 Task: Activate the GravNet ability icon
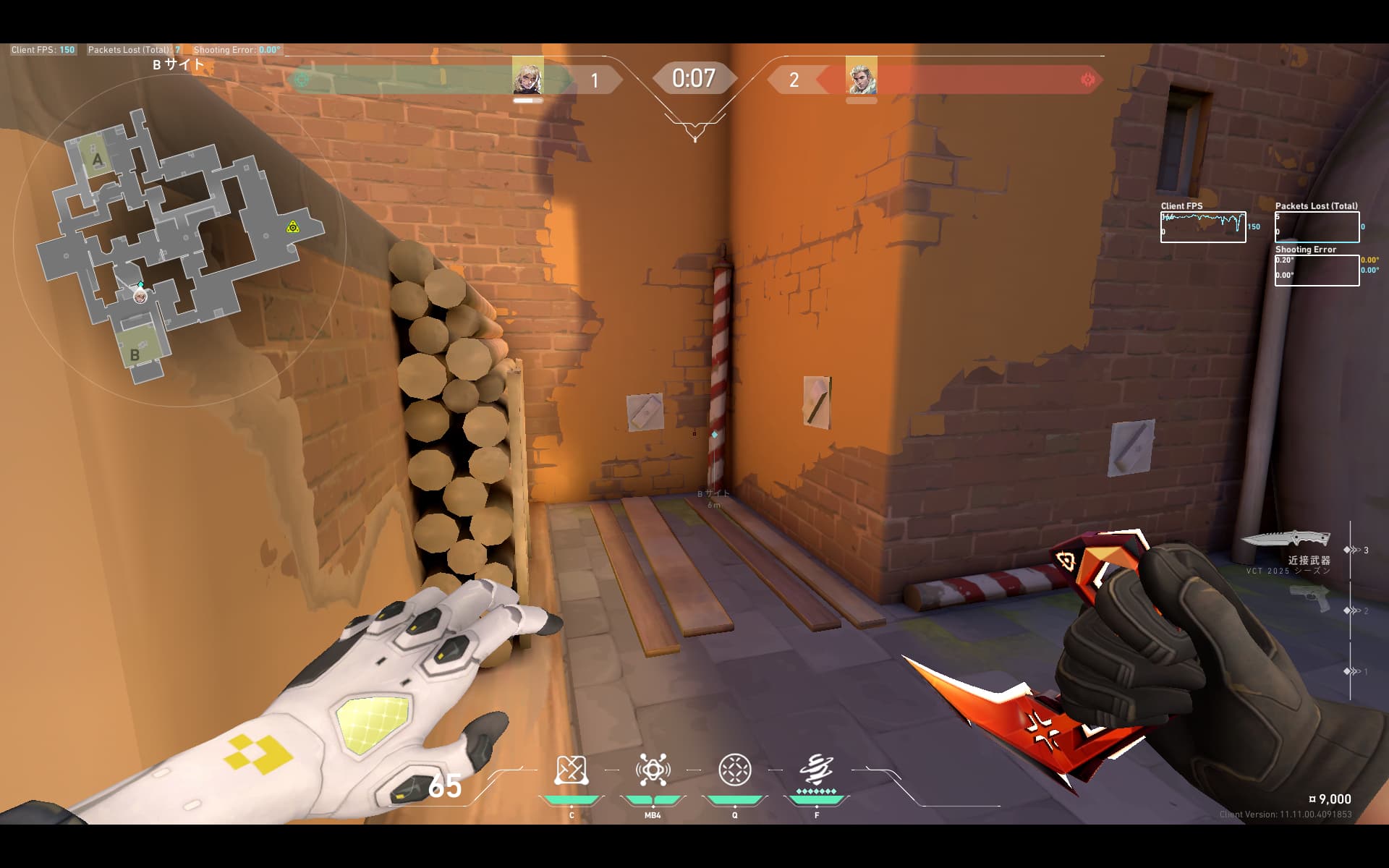click(x=570, y=771)
